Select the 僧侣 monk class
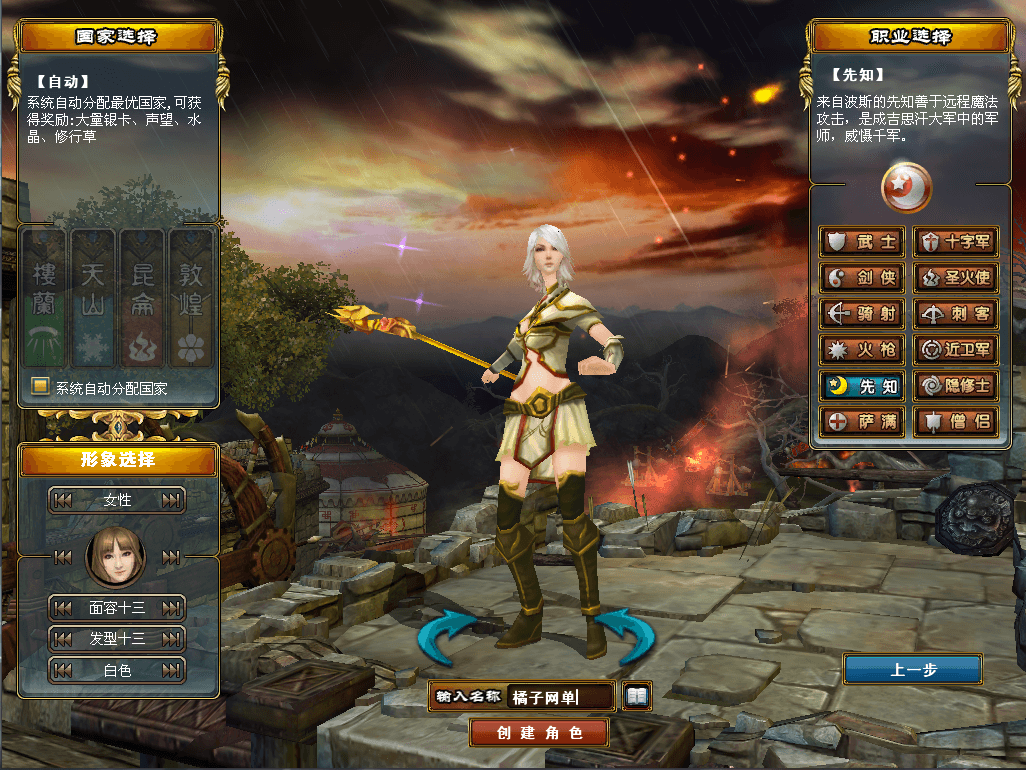Screen dimensions: 1026x770 point(955,422)
